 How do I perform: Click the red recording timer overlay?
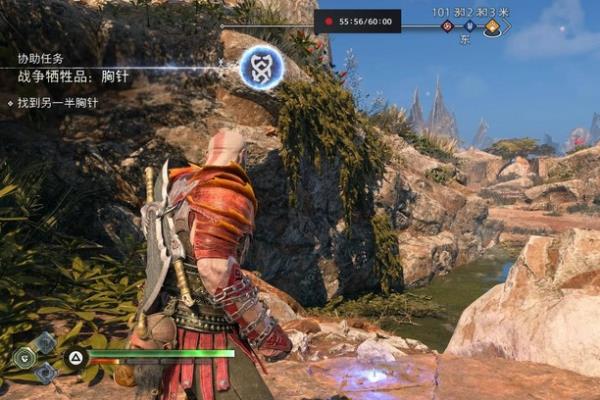(357, 21)
